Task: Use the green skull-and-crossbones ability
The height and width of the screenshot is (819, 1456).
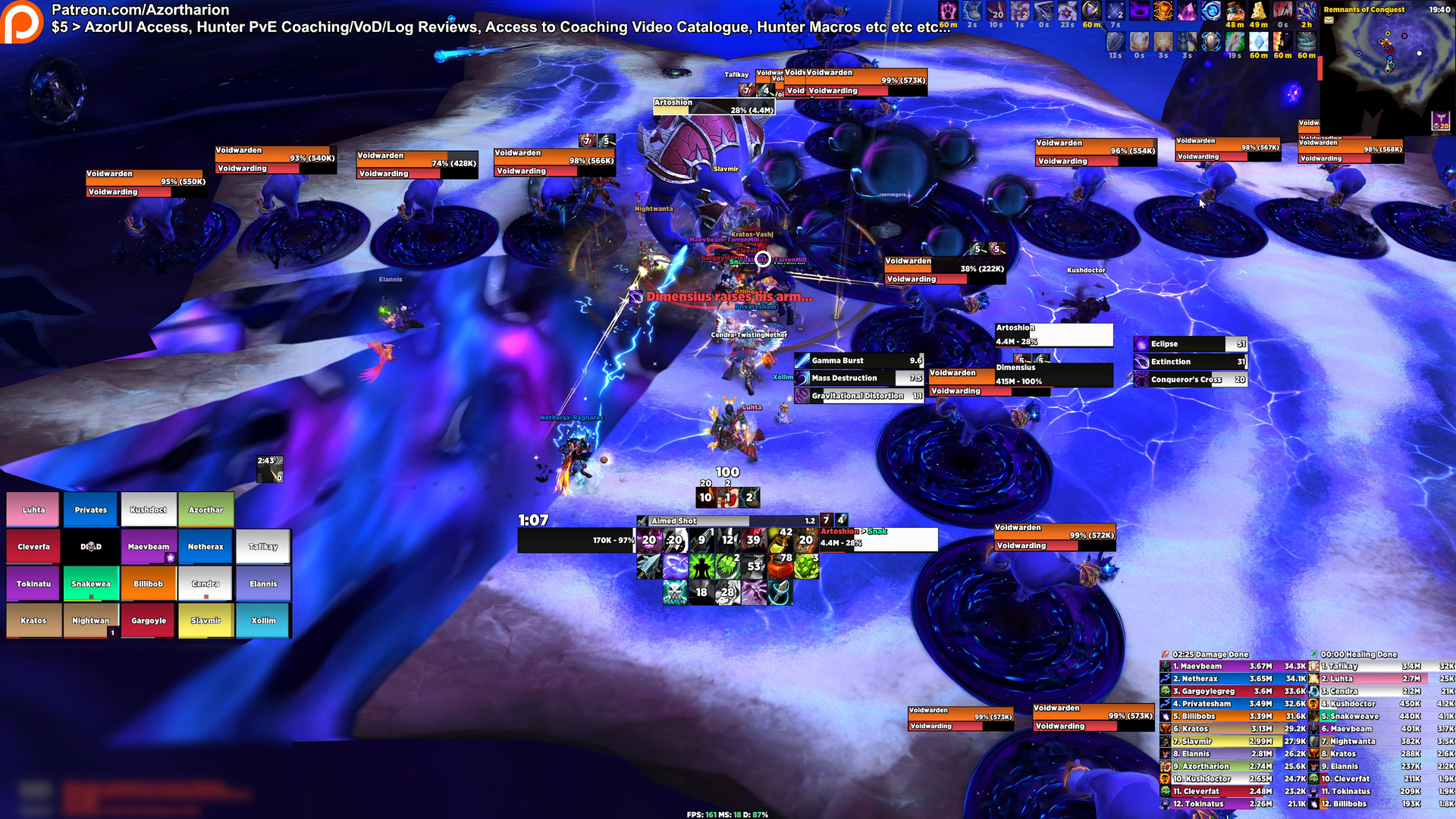Action: 674,591
